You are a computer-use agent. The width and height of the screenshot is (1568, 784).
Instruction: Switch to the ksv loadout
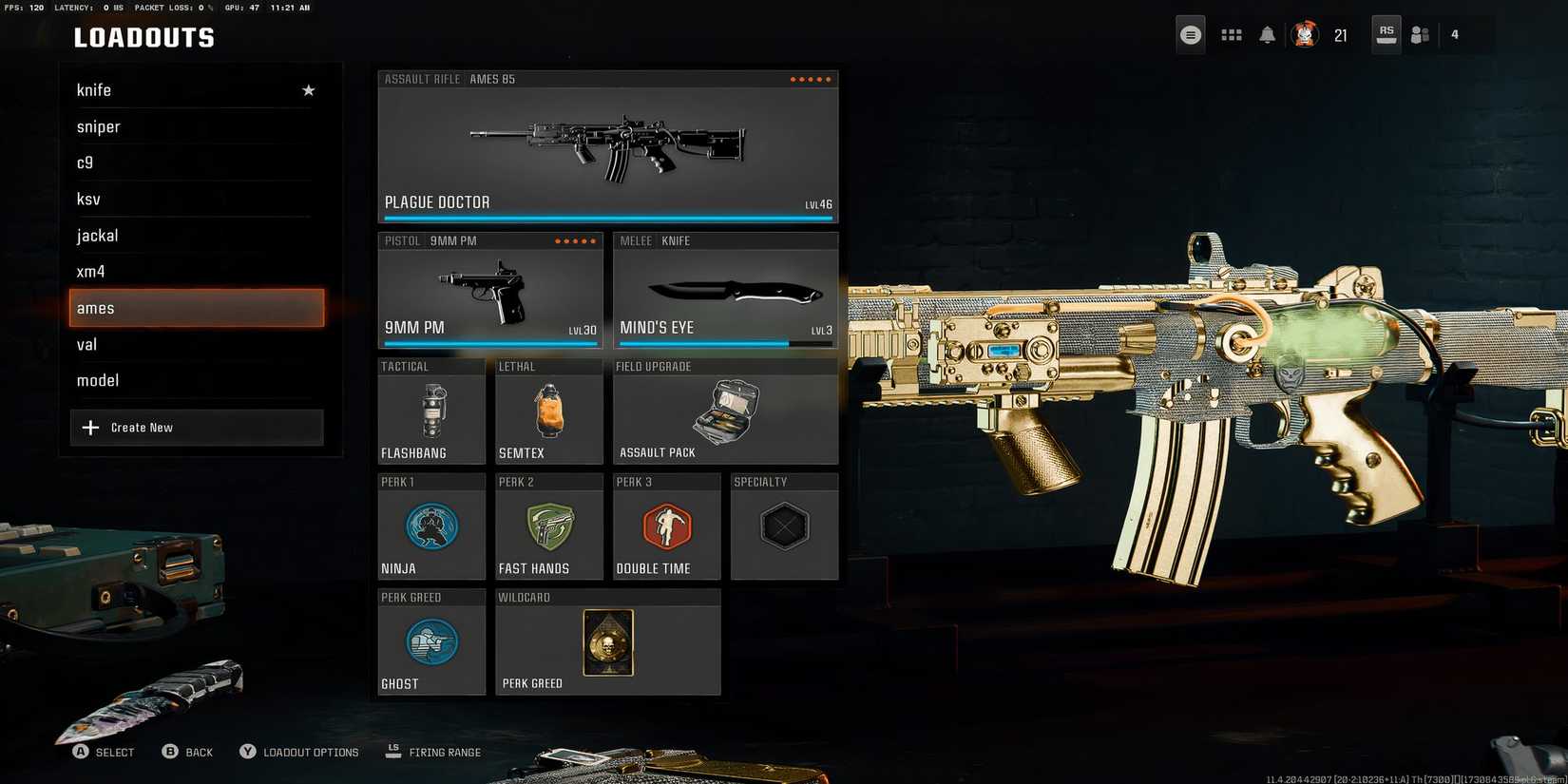pos(190,199)
